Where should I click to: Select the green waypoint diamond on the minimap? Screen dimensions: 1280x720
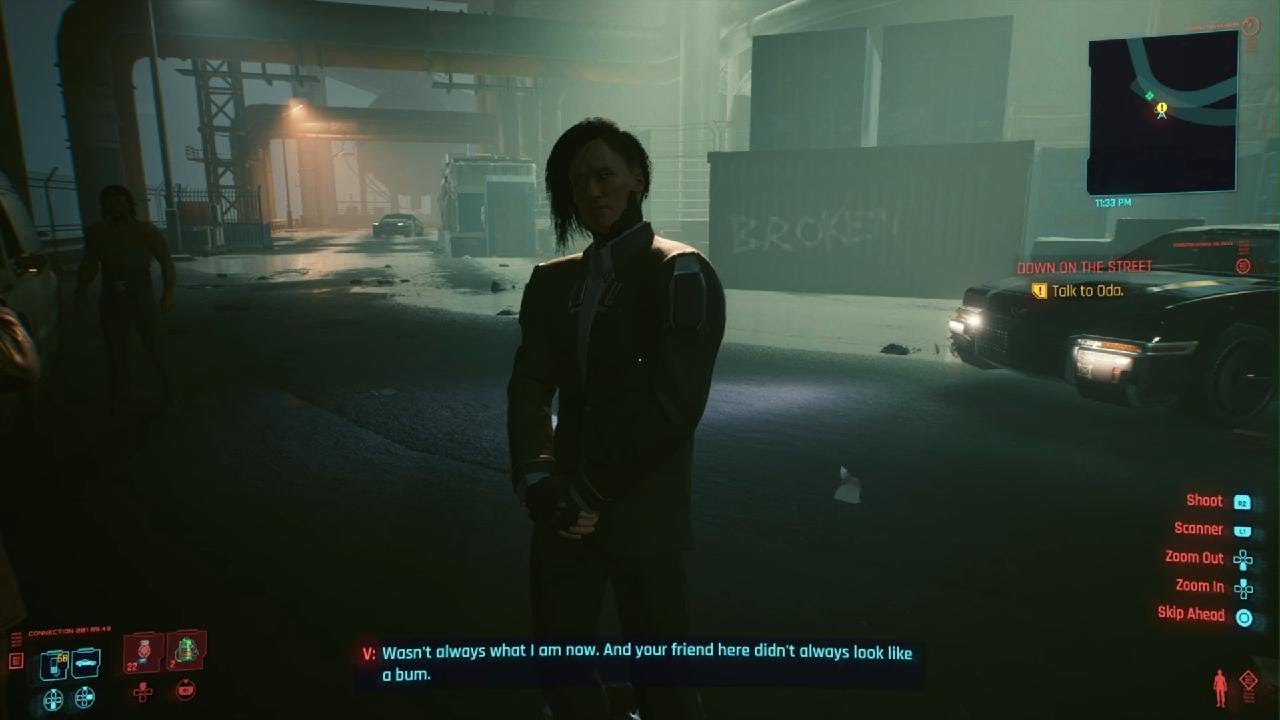tap(1150, 96)
